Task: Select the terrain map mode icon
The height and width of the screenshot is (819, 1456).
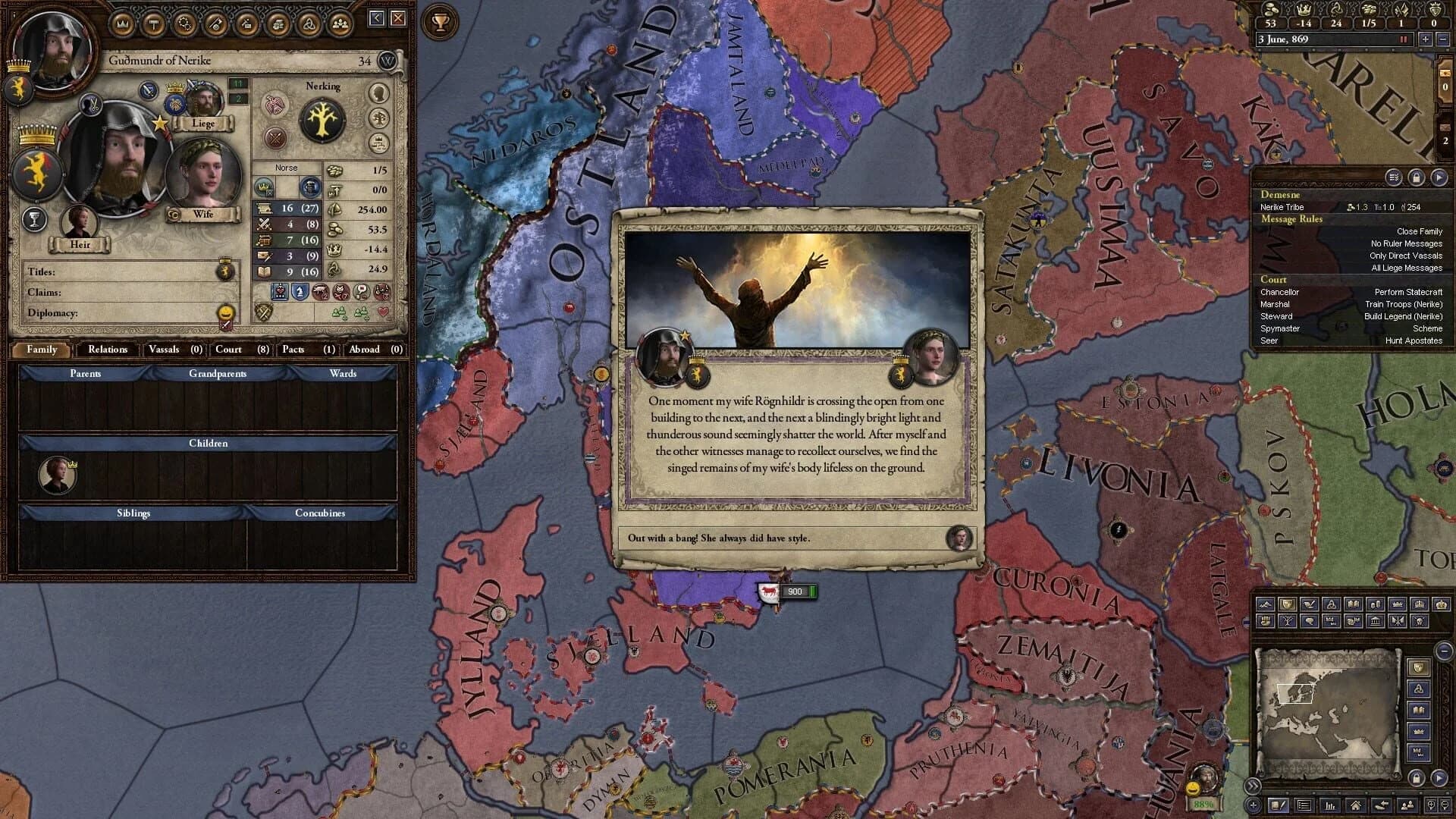Action: (1265, 604)
